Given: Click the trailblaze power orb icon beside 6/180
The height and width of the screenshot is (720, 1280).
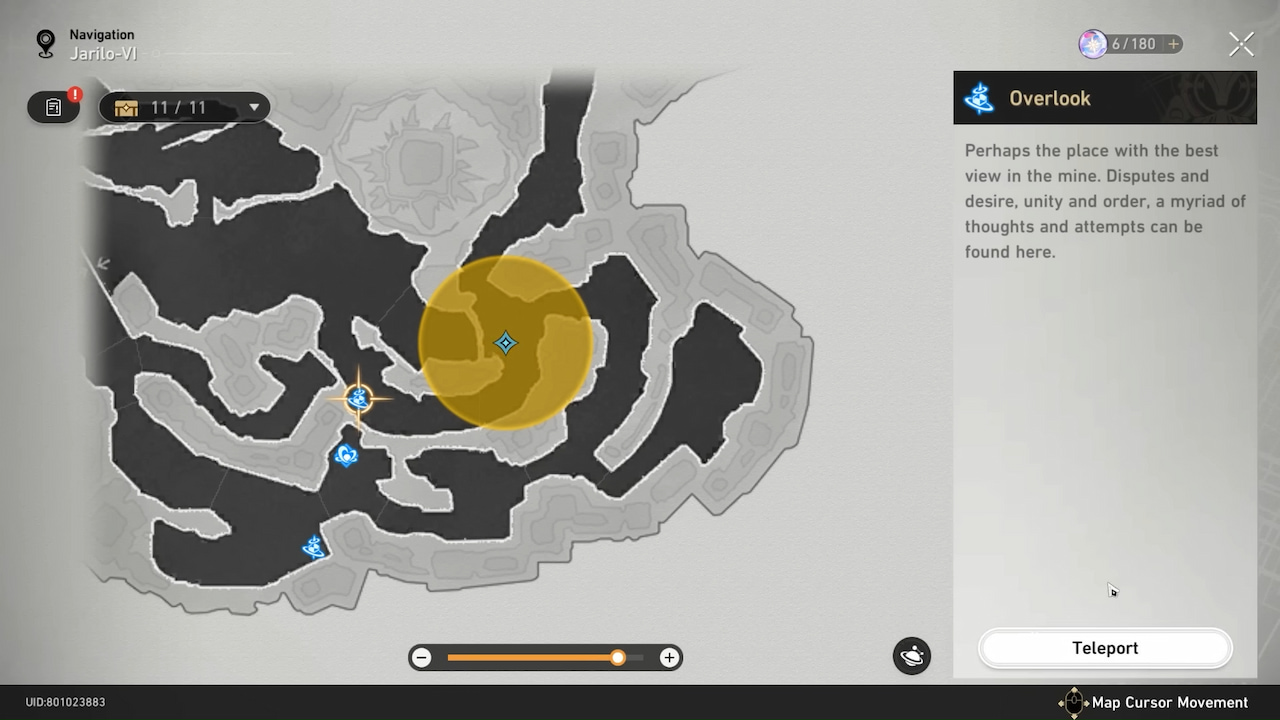Looking at the screenshot, I should tap(1092, 43).
